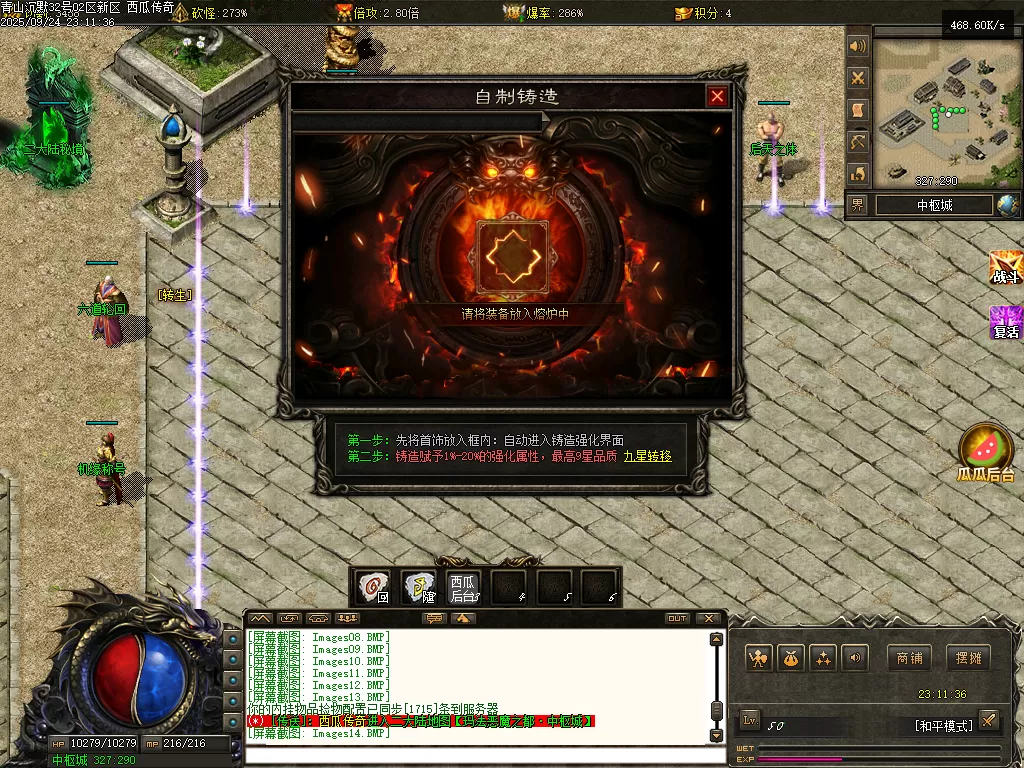Toggle sound with the speaker icon beside the minimap
This screenshot has width=1024, height=768.
click(x=858, y=46)
